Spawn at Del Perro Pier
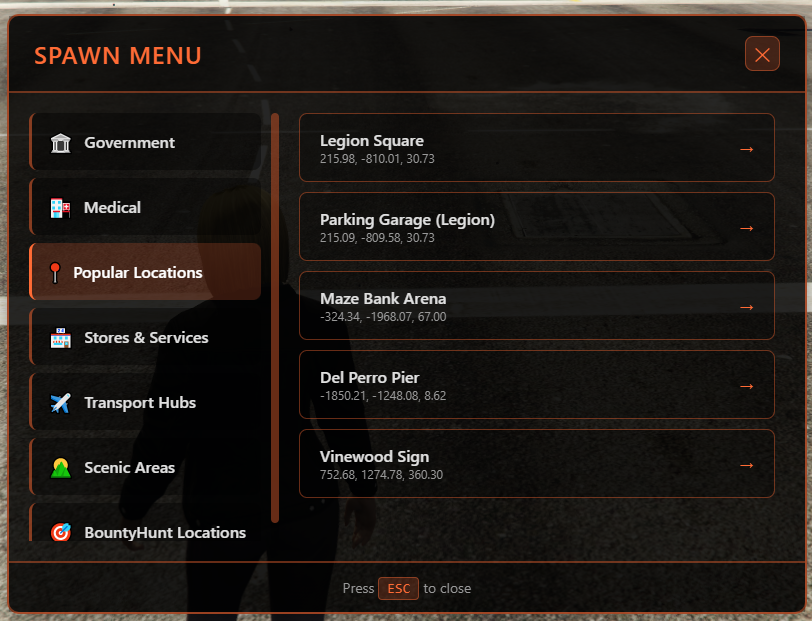Viewport: 812px width, 621px height. click(x=536, y=385)
